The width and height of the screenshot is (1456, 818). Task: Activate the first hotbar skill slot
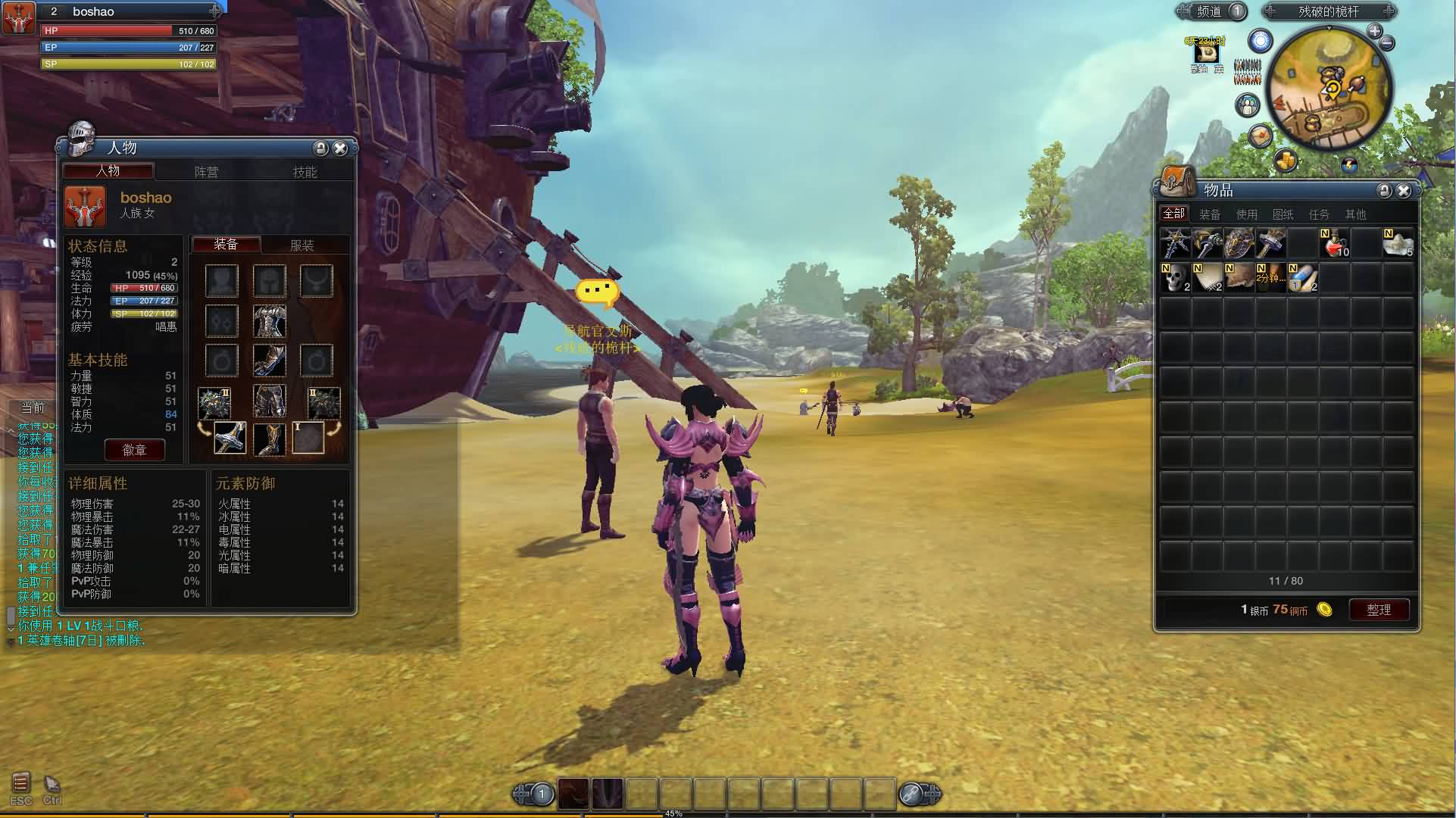[x=574, y=794]
